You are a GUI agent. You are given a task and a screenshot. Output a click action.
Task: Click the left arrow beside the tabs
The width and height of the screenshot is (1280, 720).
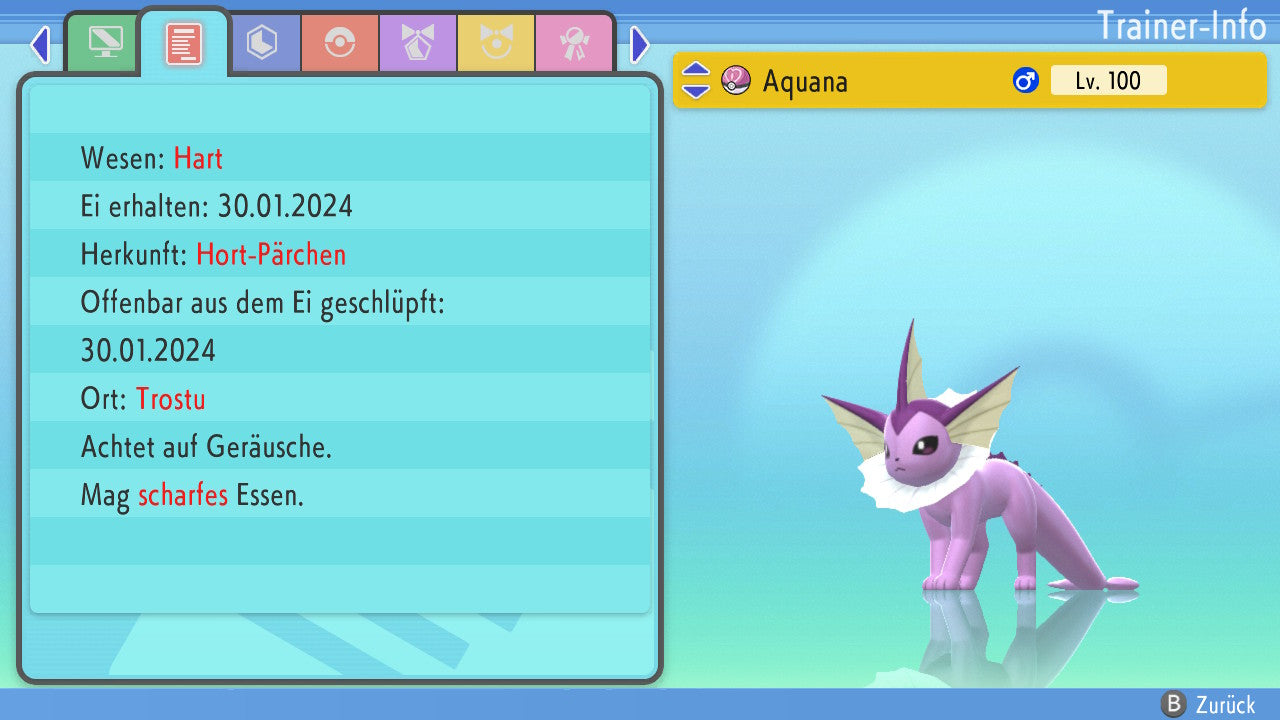point(40,44)
